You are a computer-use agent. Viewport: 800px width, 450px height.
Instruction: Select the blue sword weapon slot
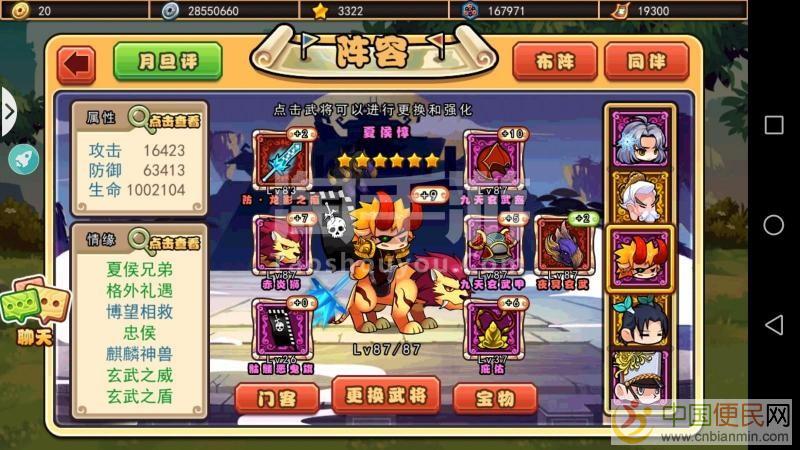(x=284, y=160)
